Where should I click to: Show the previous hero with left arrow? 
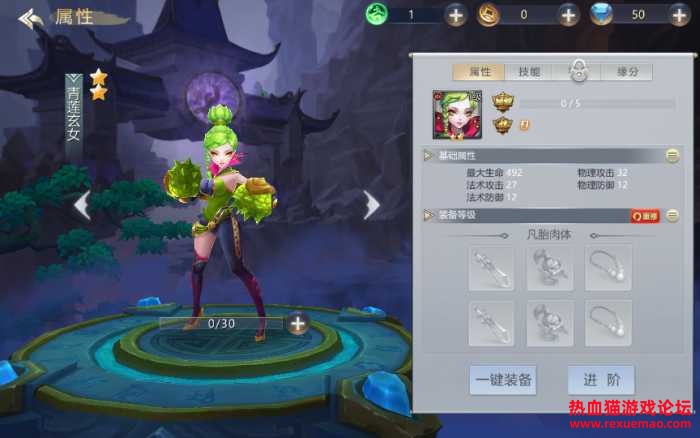[x=82, y=205]
